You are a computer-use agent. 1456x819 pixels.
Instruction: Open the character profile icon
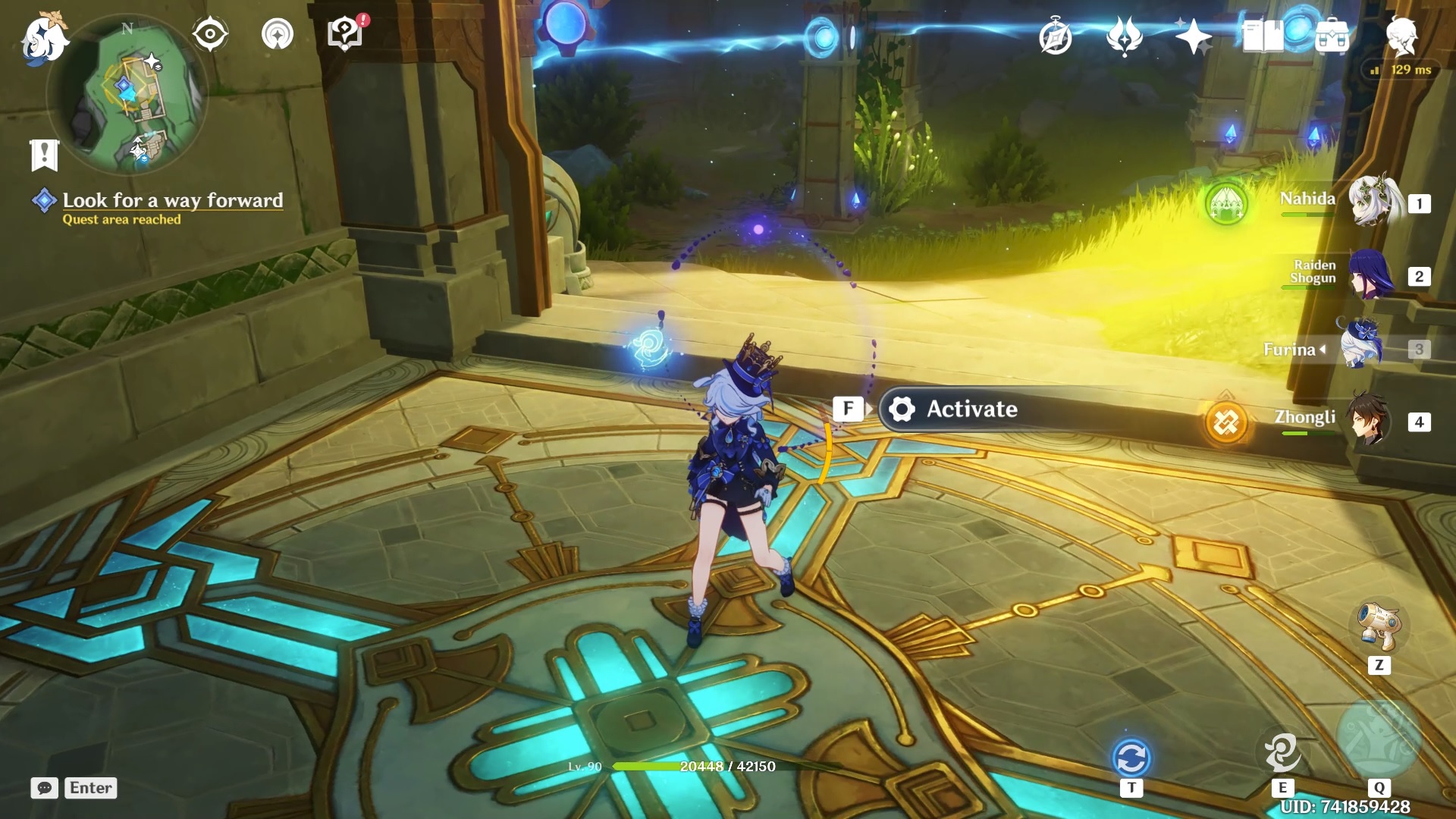(1401, 36)
